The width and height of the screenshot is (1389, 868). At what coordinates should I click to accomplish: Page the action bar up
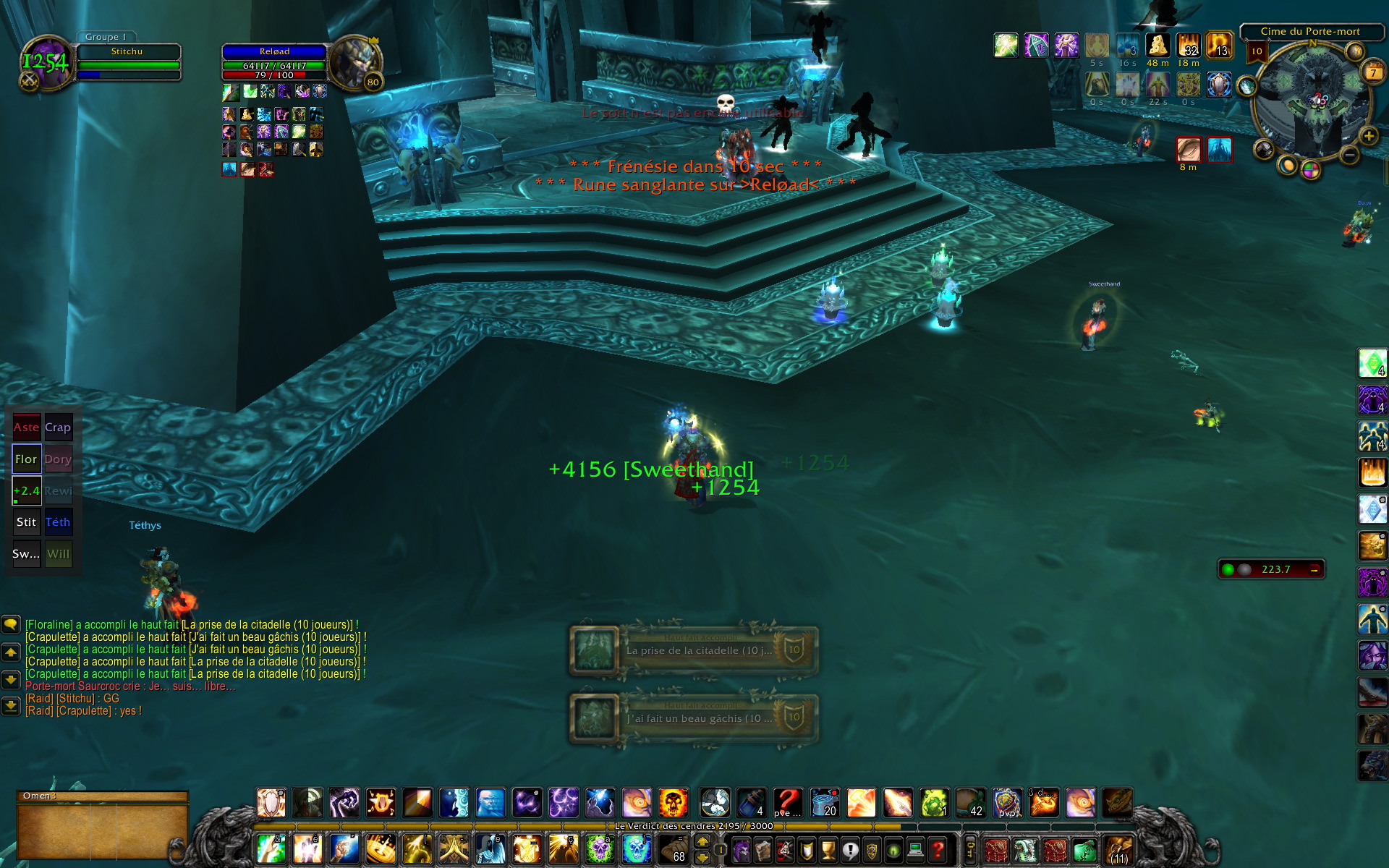tap(702, 842)
